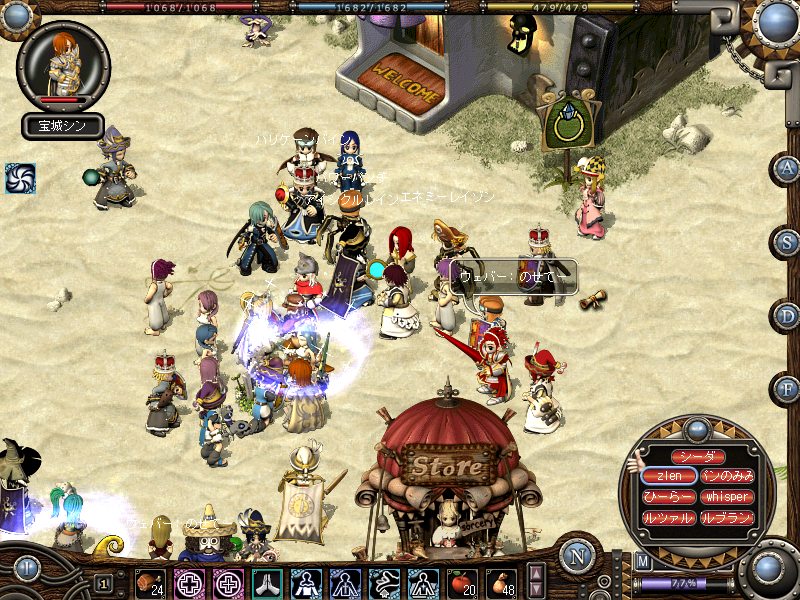The width and height of the screenshot is (800, 600).
Task: Click the round D side button
Action: pos(787,315)
